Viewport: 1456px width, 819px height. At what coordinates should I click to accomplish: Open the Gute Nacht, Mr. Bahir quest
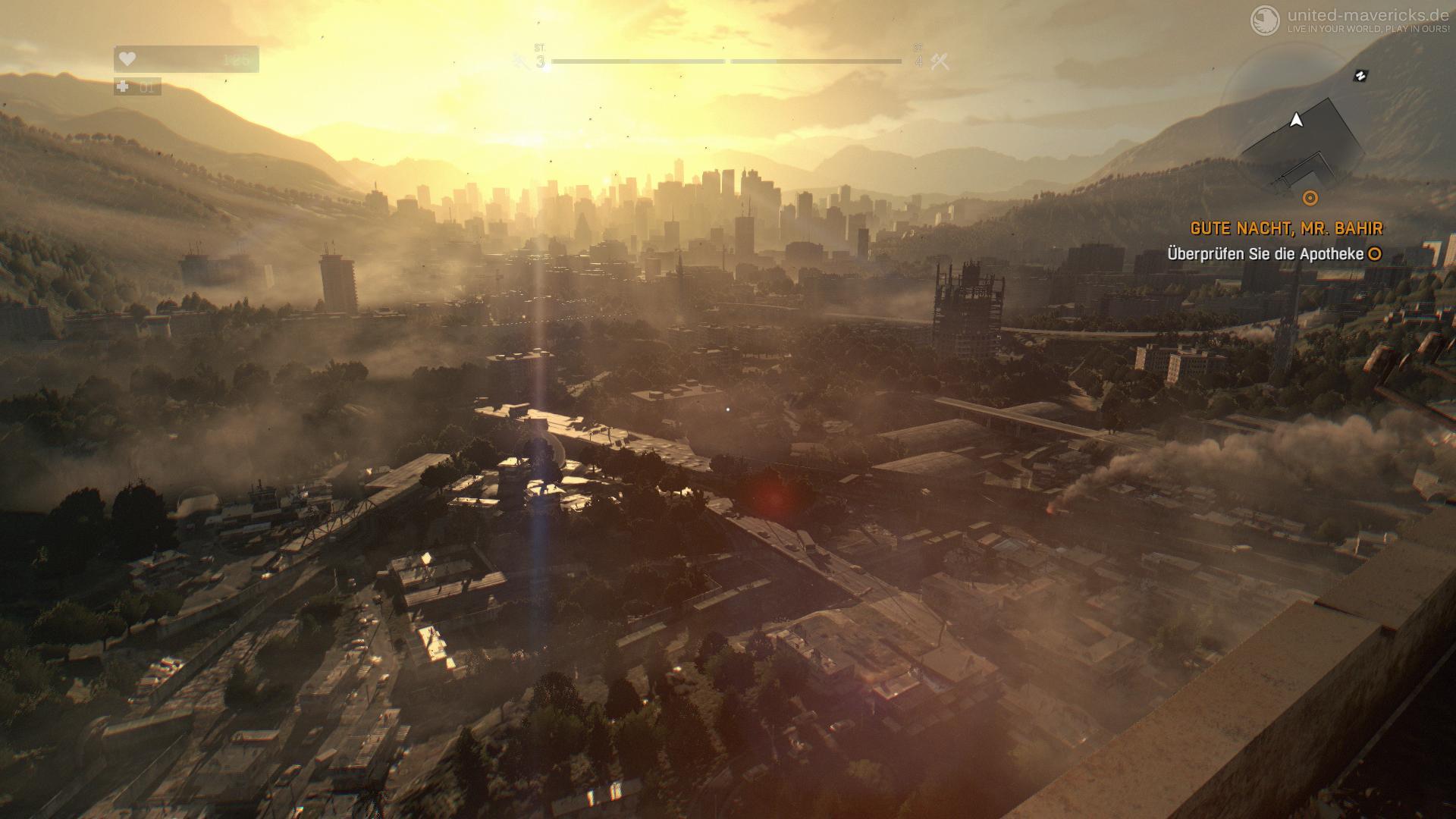tap(1286, 228)
